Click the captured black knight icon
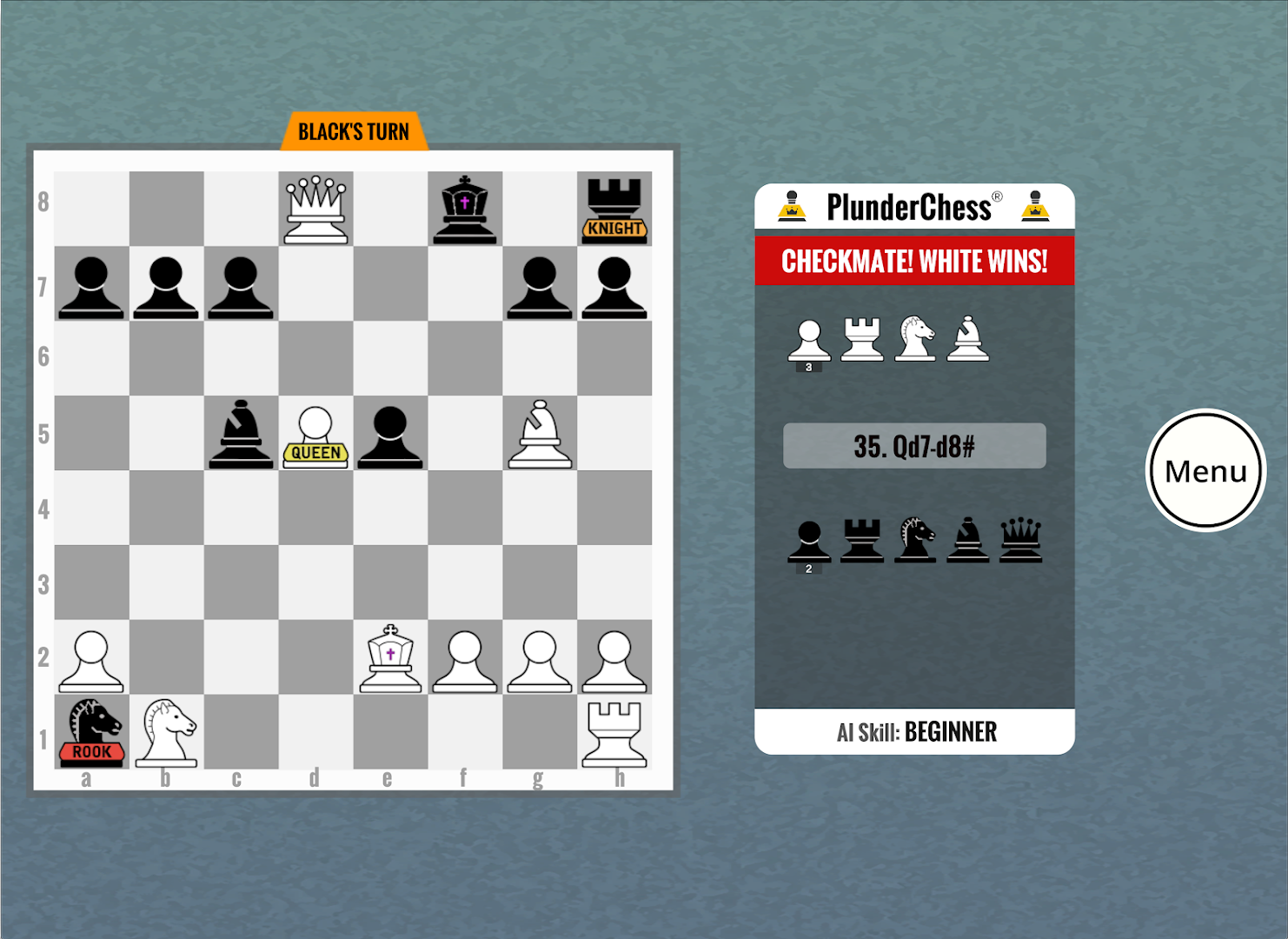Viewport: 1288px width, 939px height. 915,539
